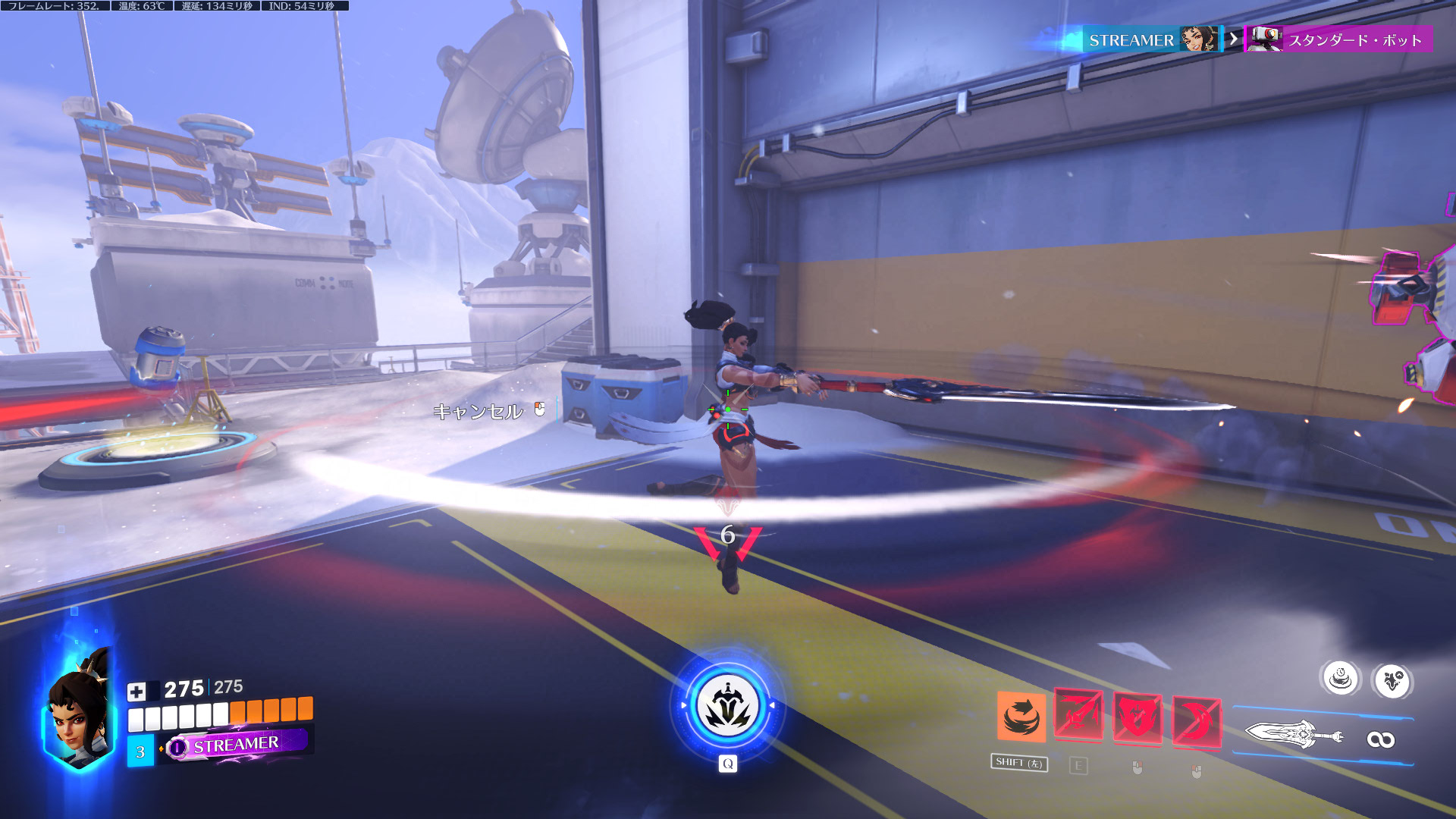Click the greatsword weapon icon
The image size is (1456, 819).
click(1293, 735)
